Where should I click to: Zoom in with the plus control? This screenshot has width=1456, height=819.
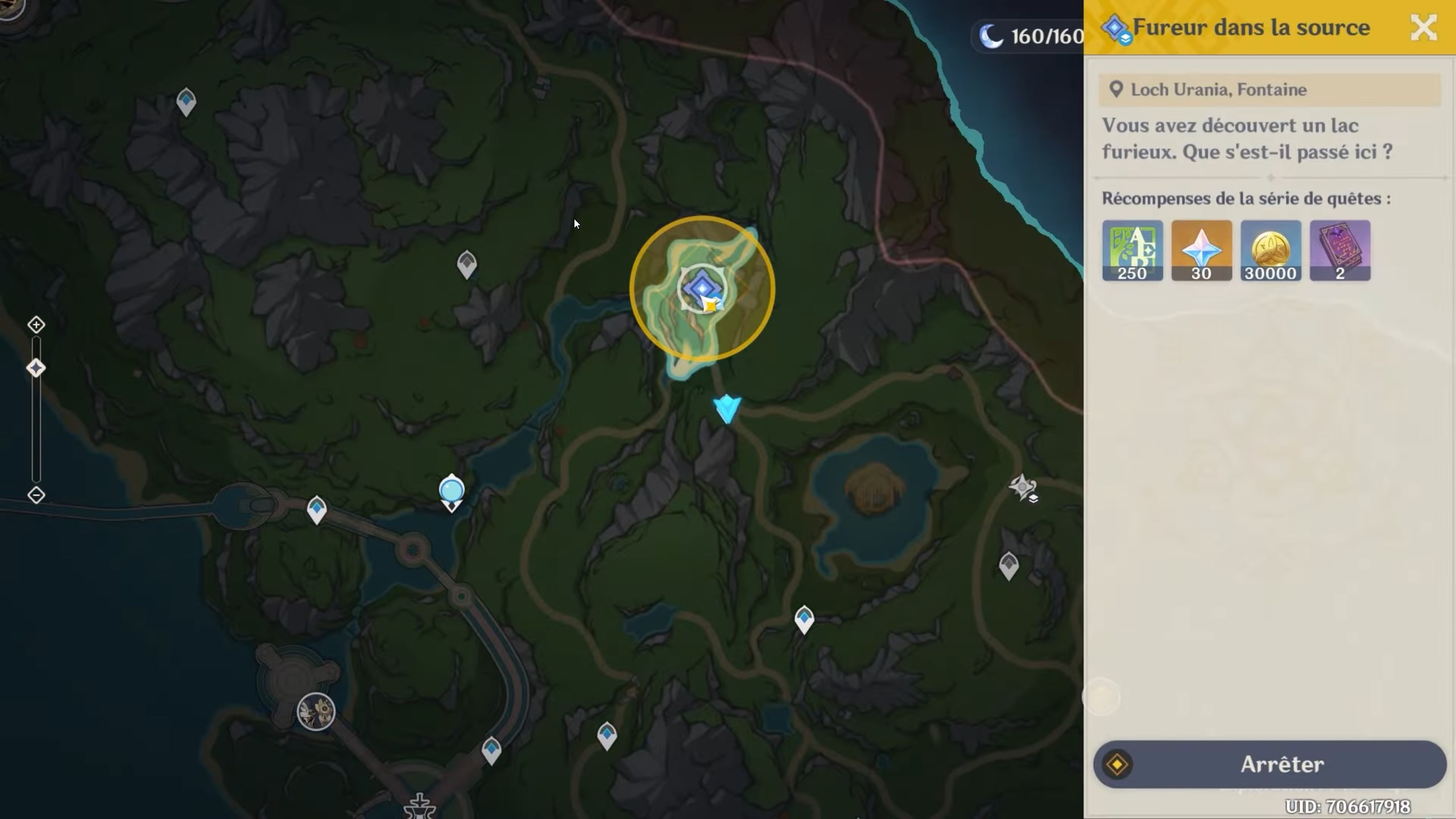36,324
